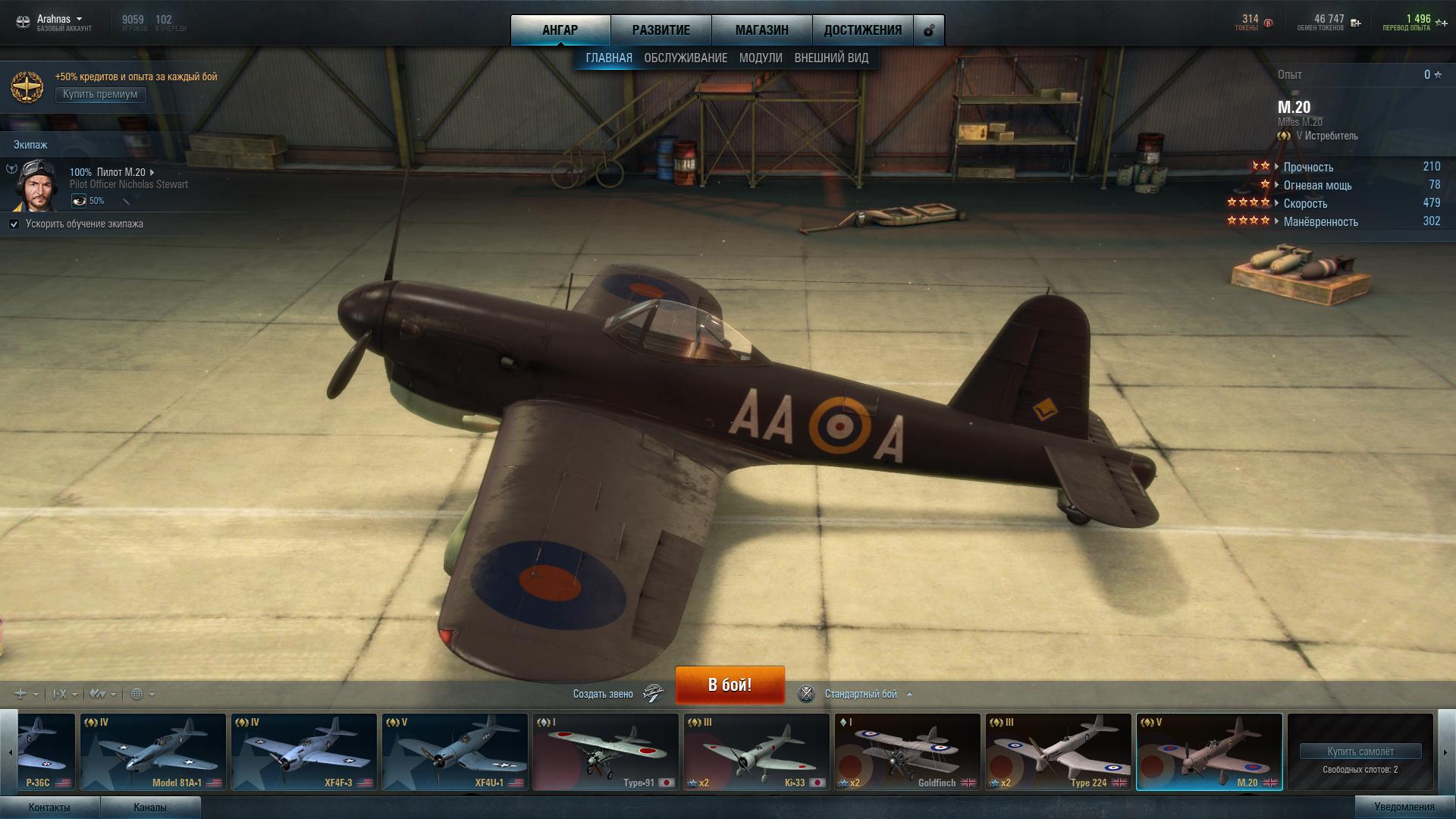Image resolution: width=1456 pixels, height=819 pixels.
Task: Select the XF4U-1 aircraft in carousel
Action: (455, 752)
